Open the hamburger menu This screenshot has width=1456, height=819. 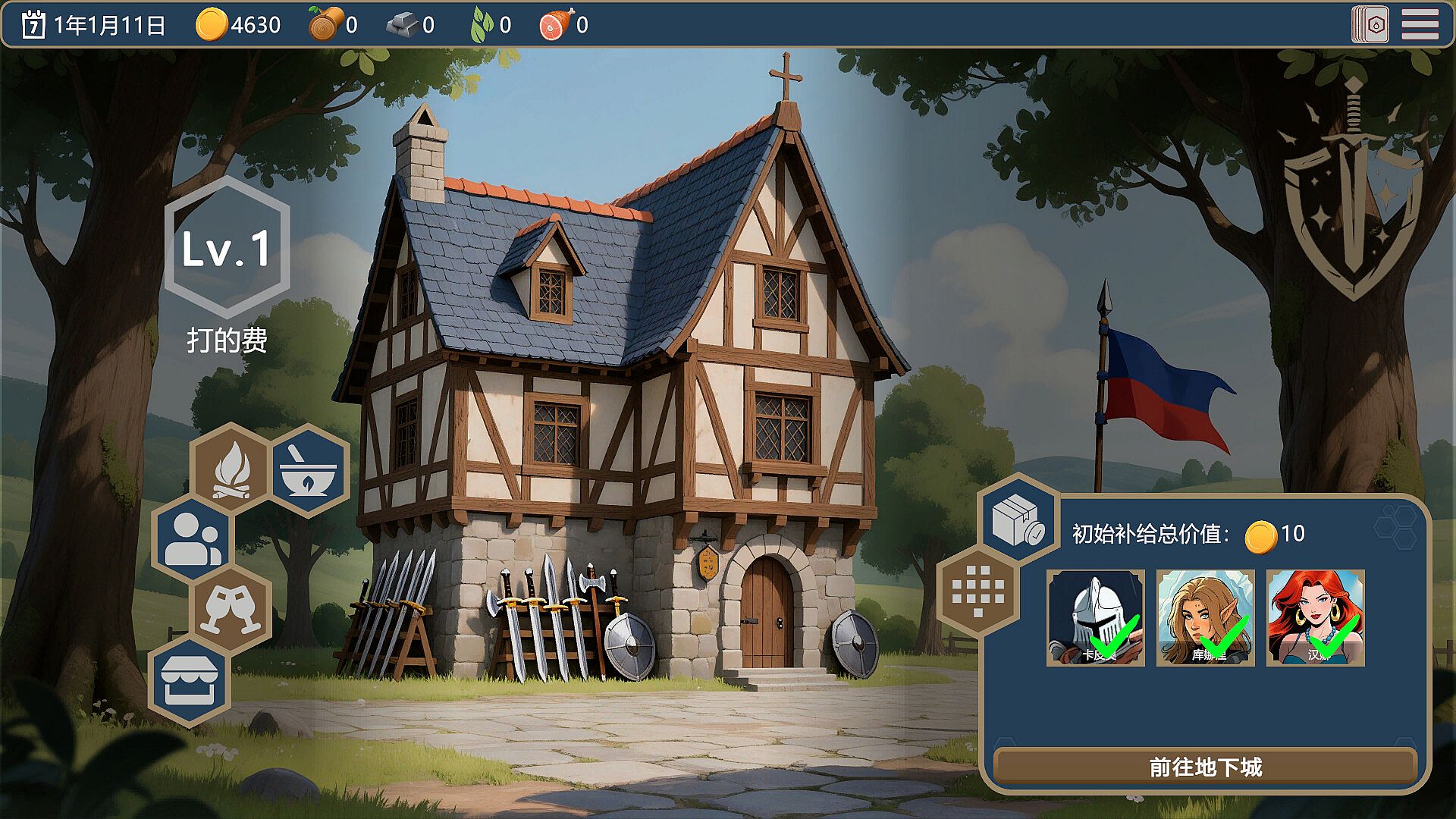1420,25
